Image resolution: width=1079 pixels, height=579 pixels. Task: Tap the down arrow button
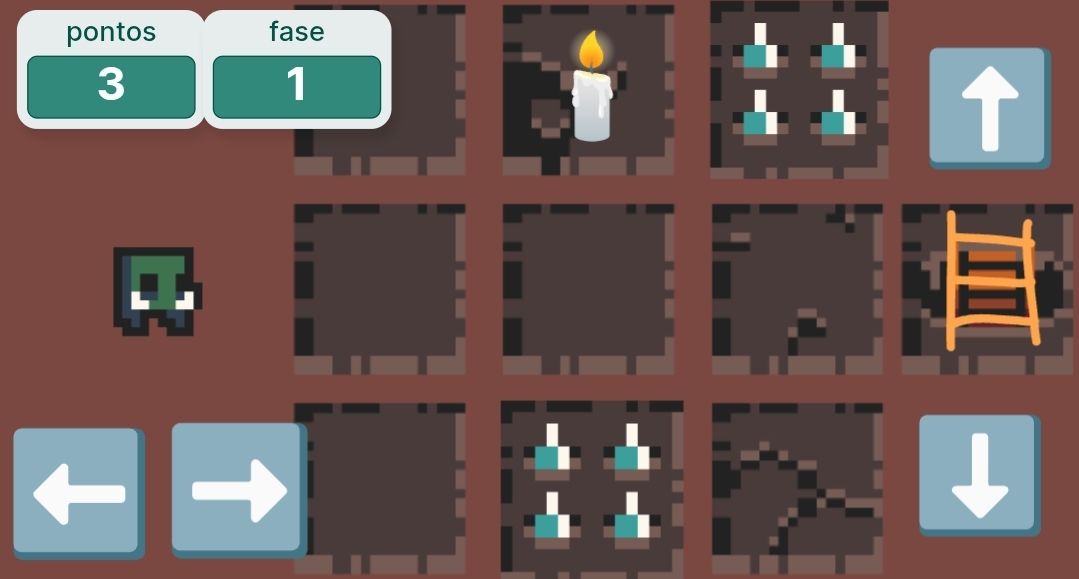coord(978,474)
